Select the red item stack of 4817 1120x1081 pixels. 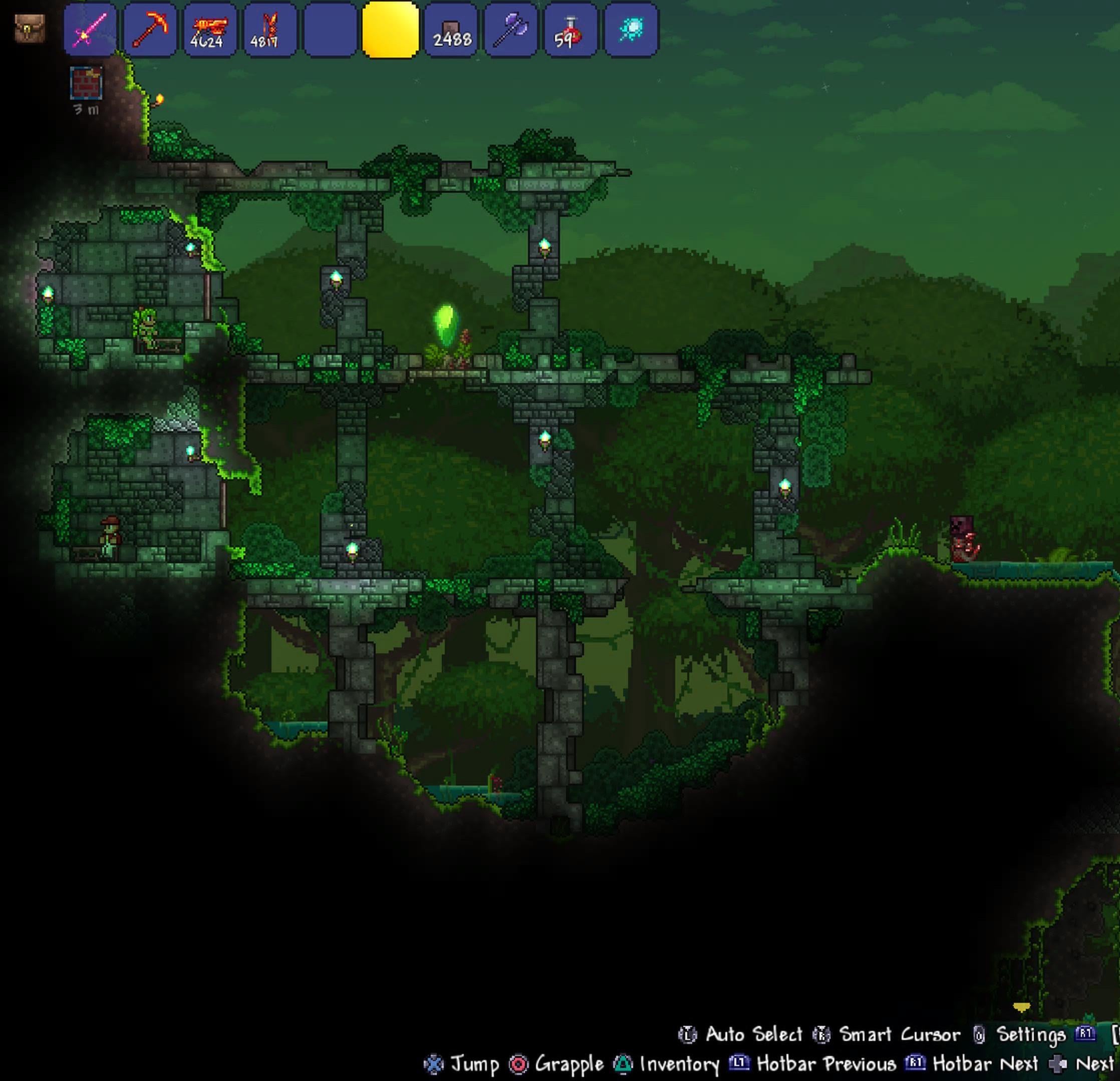(269, 30)
